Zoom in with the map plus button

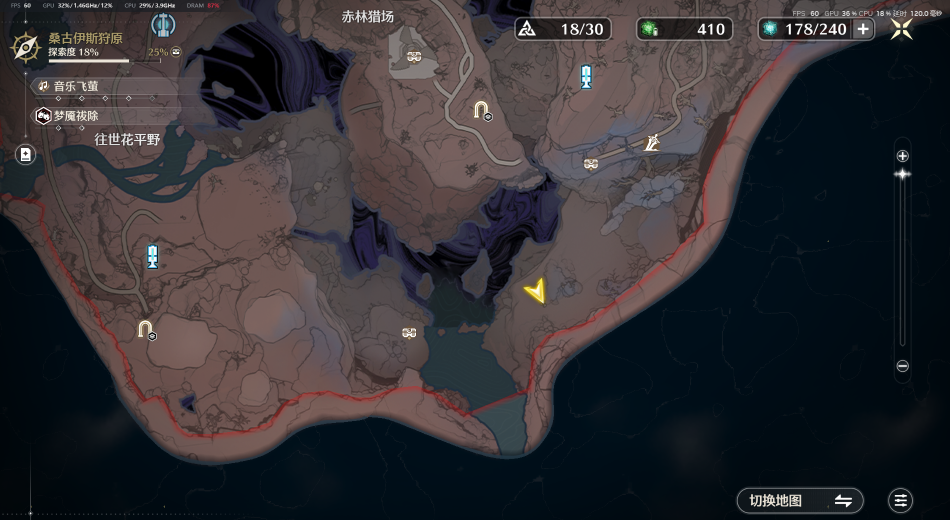tap(902, 155)
